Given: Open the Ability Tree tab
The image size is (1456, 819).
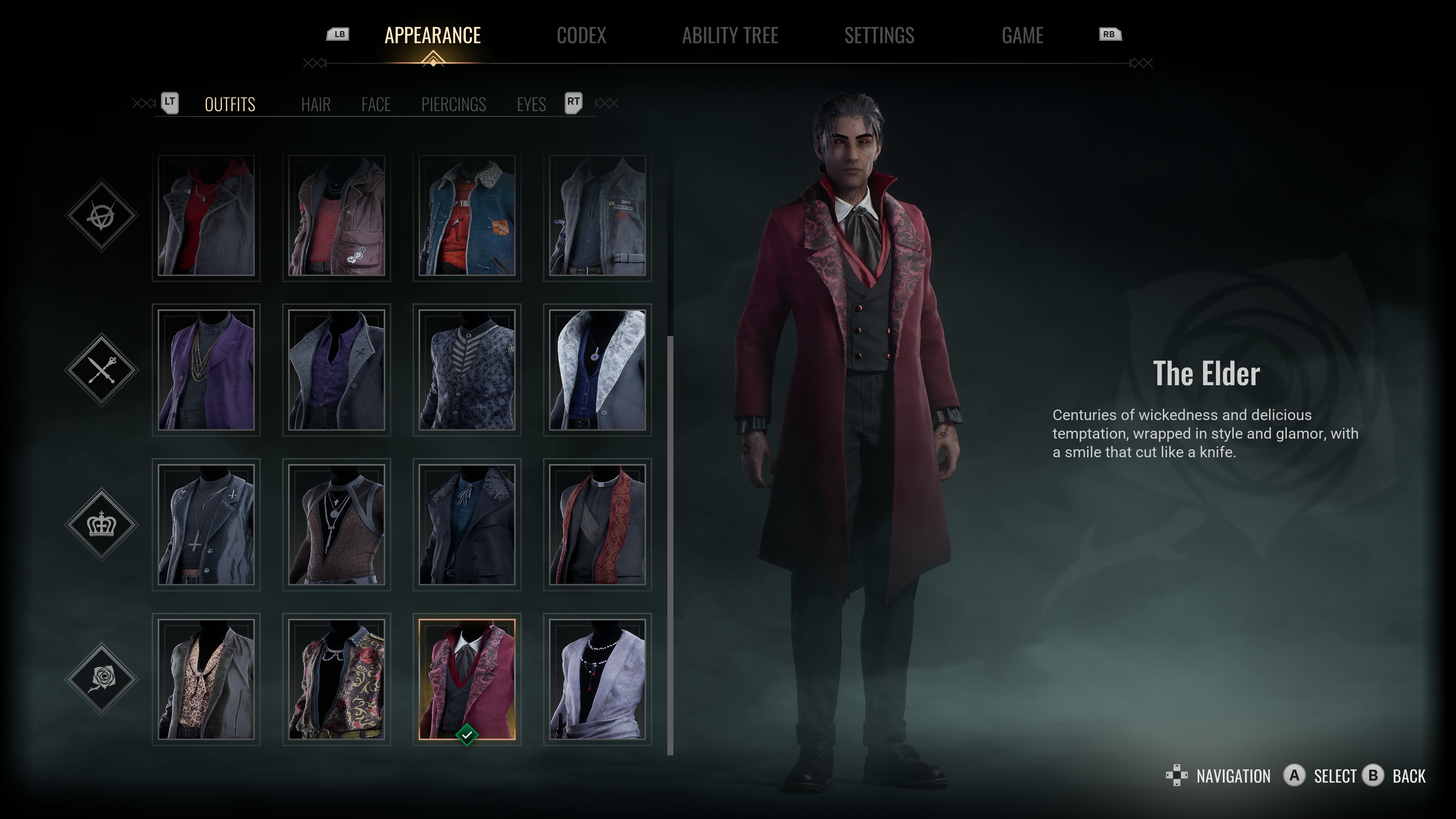Looking at the screenshot, I should coord(730,36).
